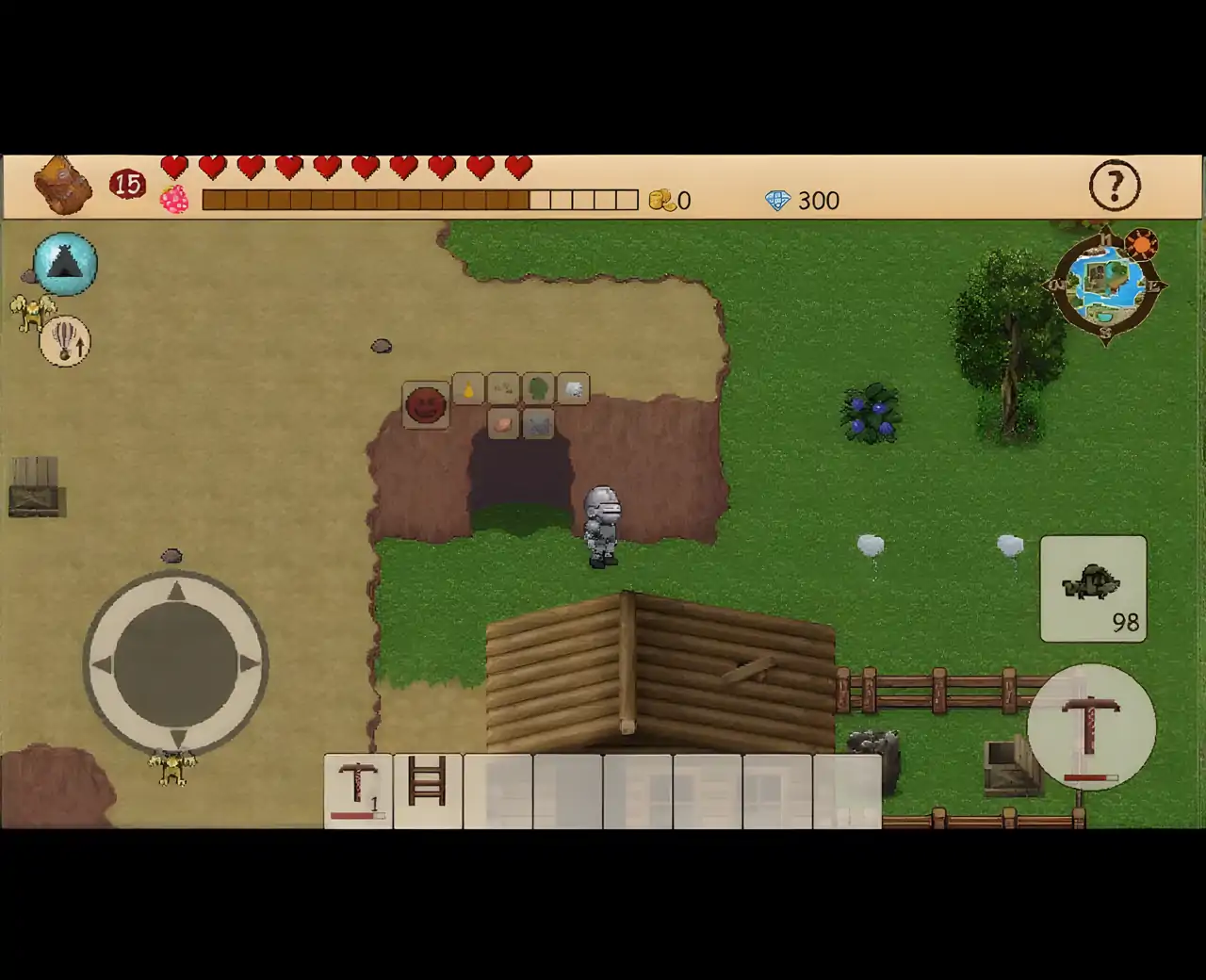Screen dimensions: 1206x980
Task: Click the hot air balloon travel icon
Action: (x=63, y=342)
